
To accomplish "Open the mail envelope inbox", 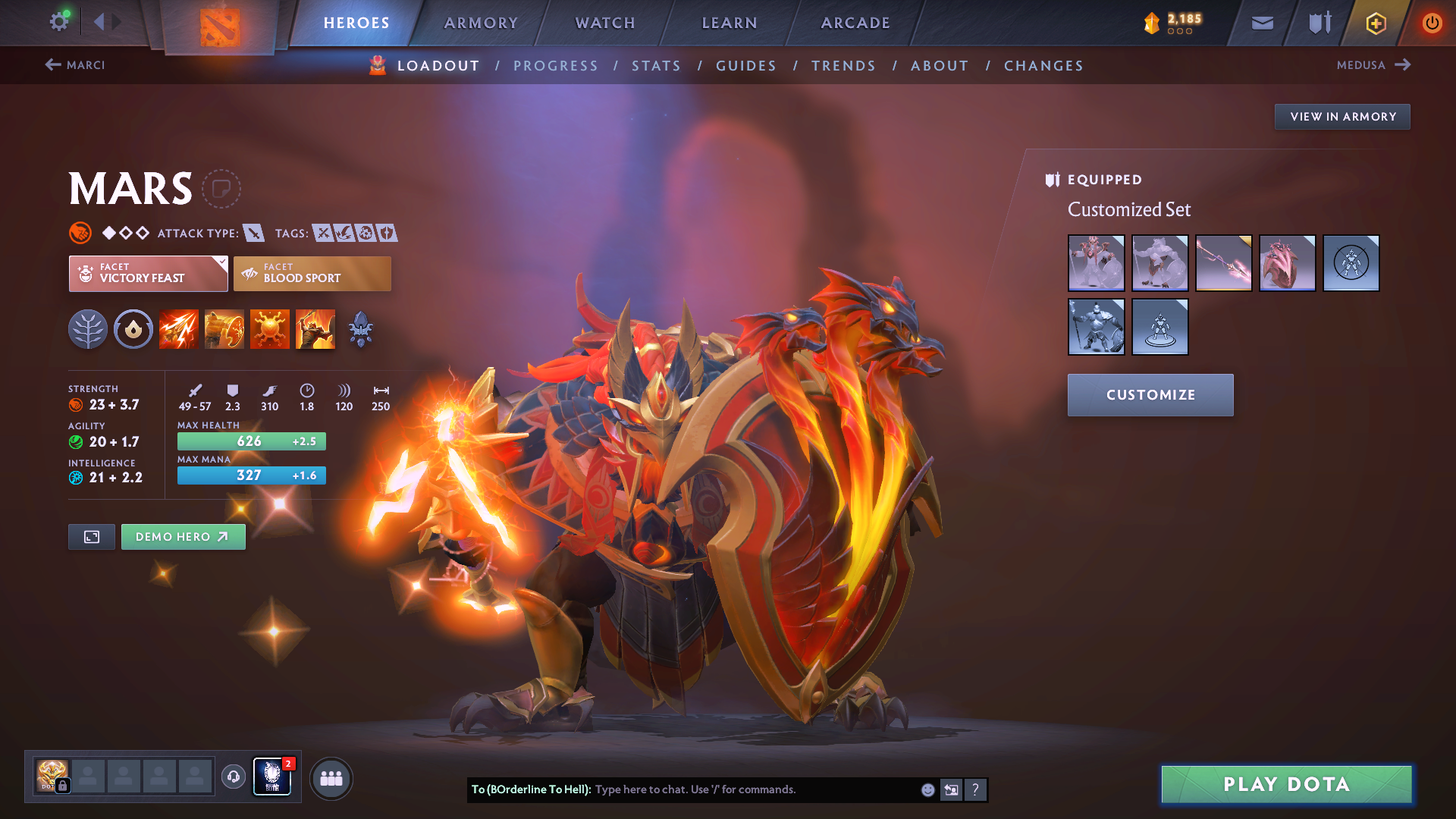I will (x=1262, y=23).
